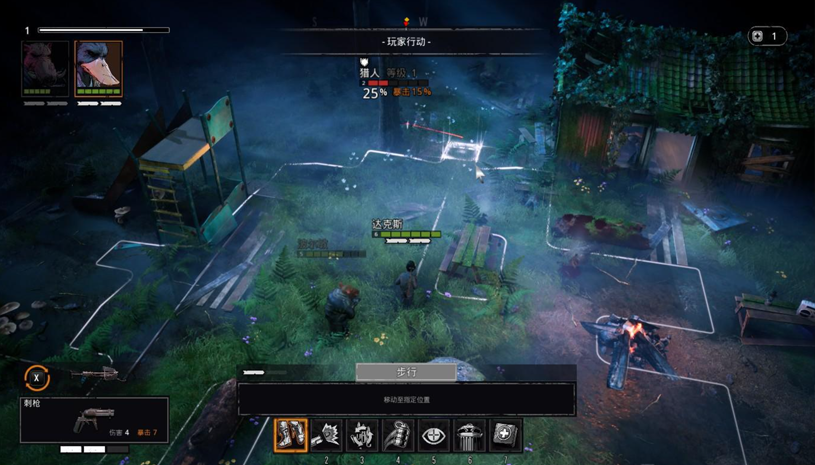Select the grenade throw ability
Screen dimensions: 815x465
point(398,435)
